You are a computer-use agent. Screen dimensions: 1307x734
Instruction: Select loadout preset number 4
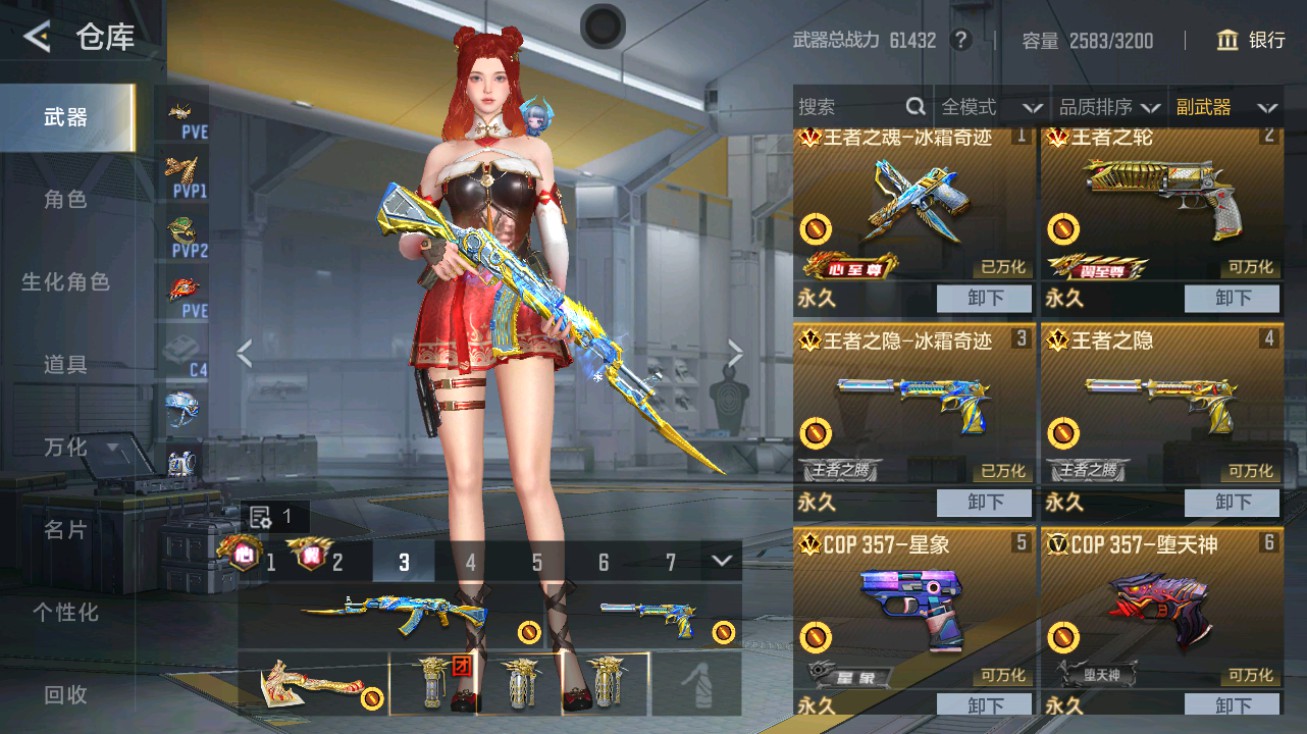[470, 563]
